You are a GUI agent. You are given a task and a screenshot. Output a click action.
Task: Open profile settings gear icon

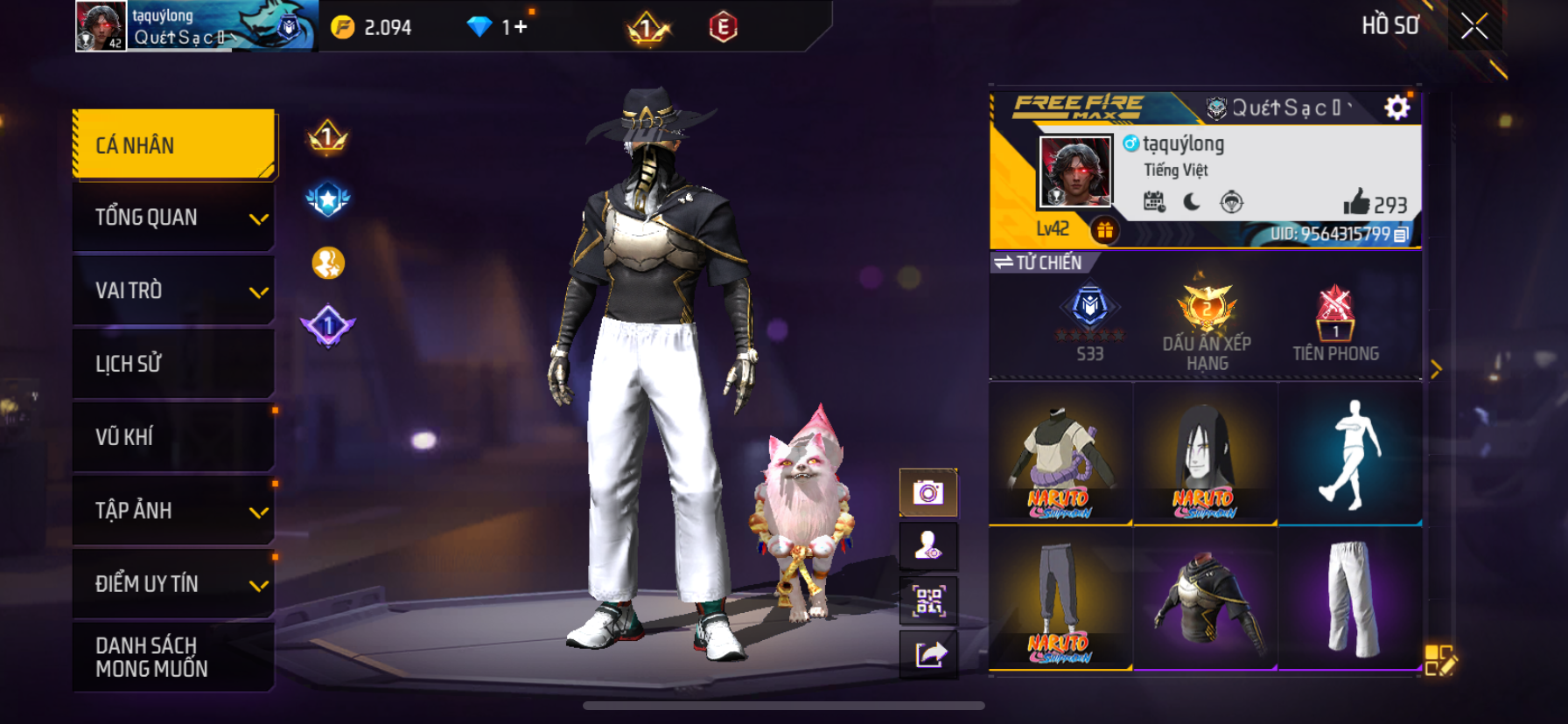(1396, 108)
